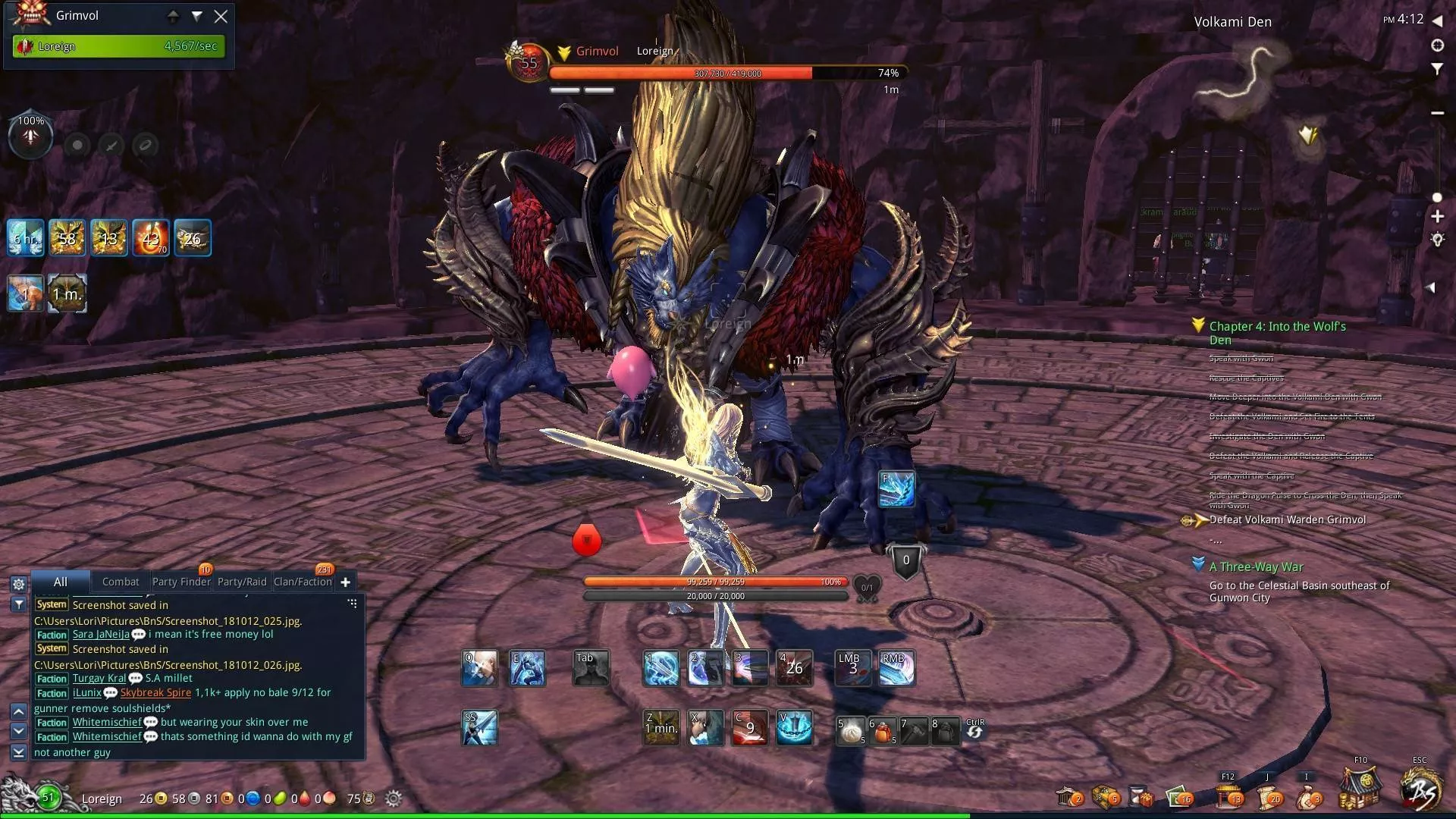Activate the sword skill in slot 1

point(661,668)
